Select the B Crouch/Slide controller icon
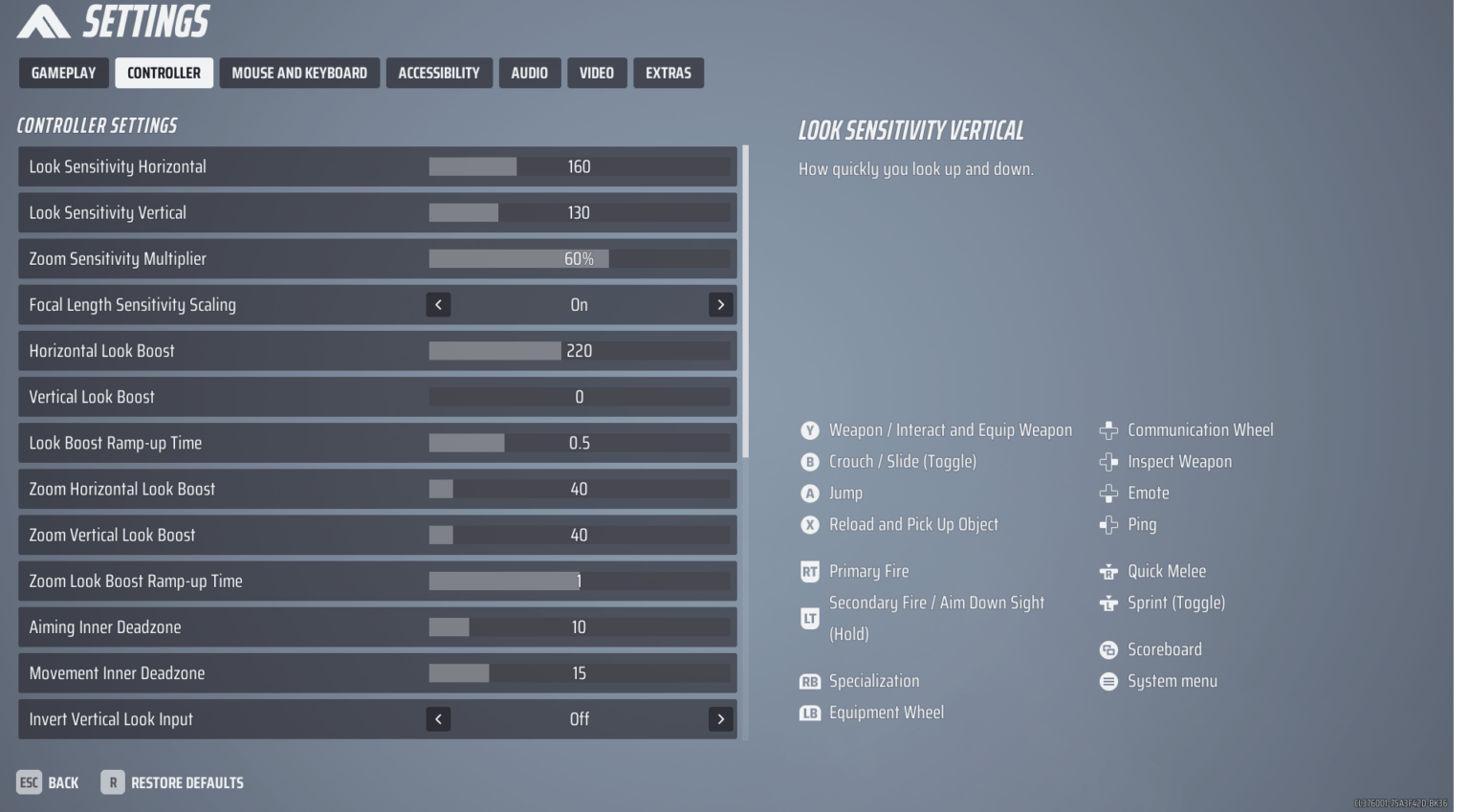The height and width of the screenshot is (812, 1469). pyautogui.click(x=809, y=462)
